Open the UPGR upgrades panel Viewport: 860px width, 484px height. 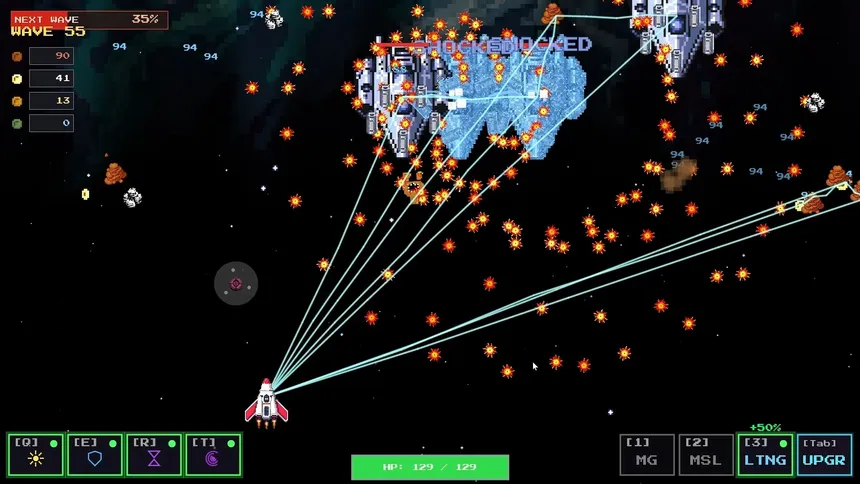825,455
